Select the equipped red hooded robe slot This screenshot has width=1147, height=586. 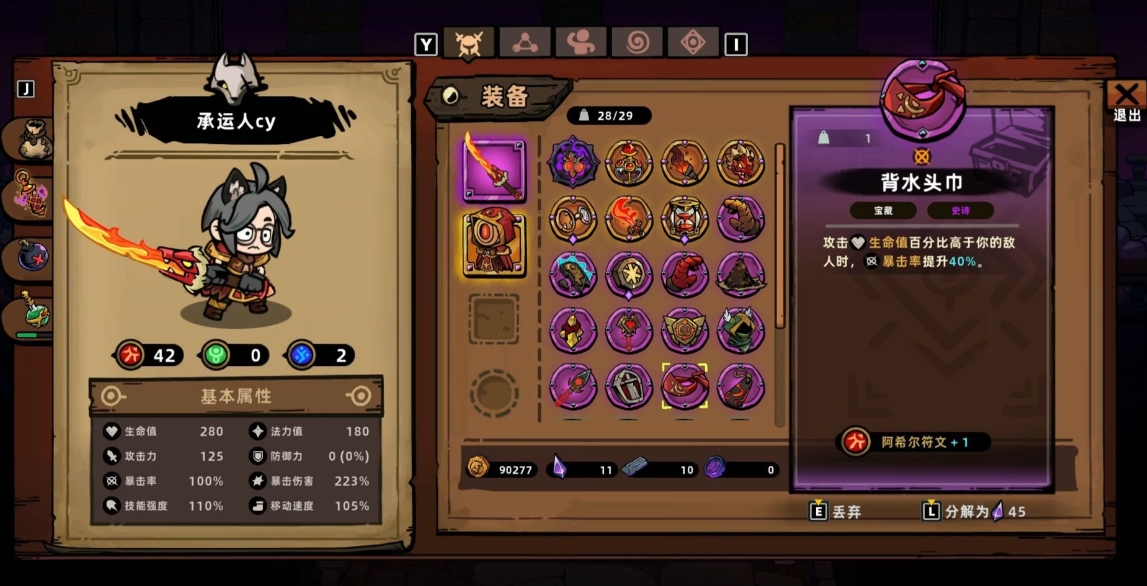coord(493,244)
